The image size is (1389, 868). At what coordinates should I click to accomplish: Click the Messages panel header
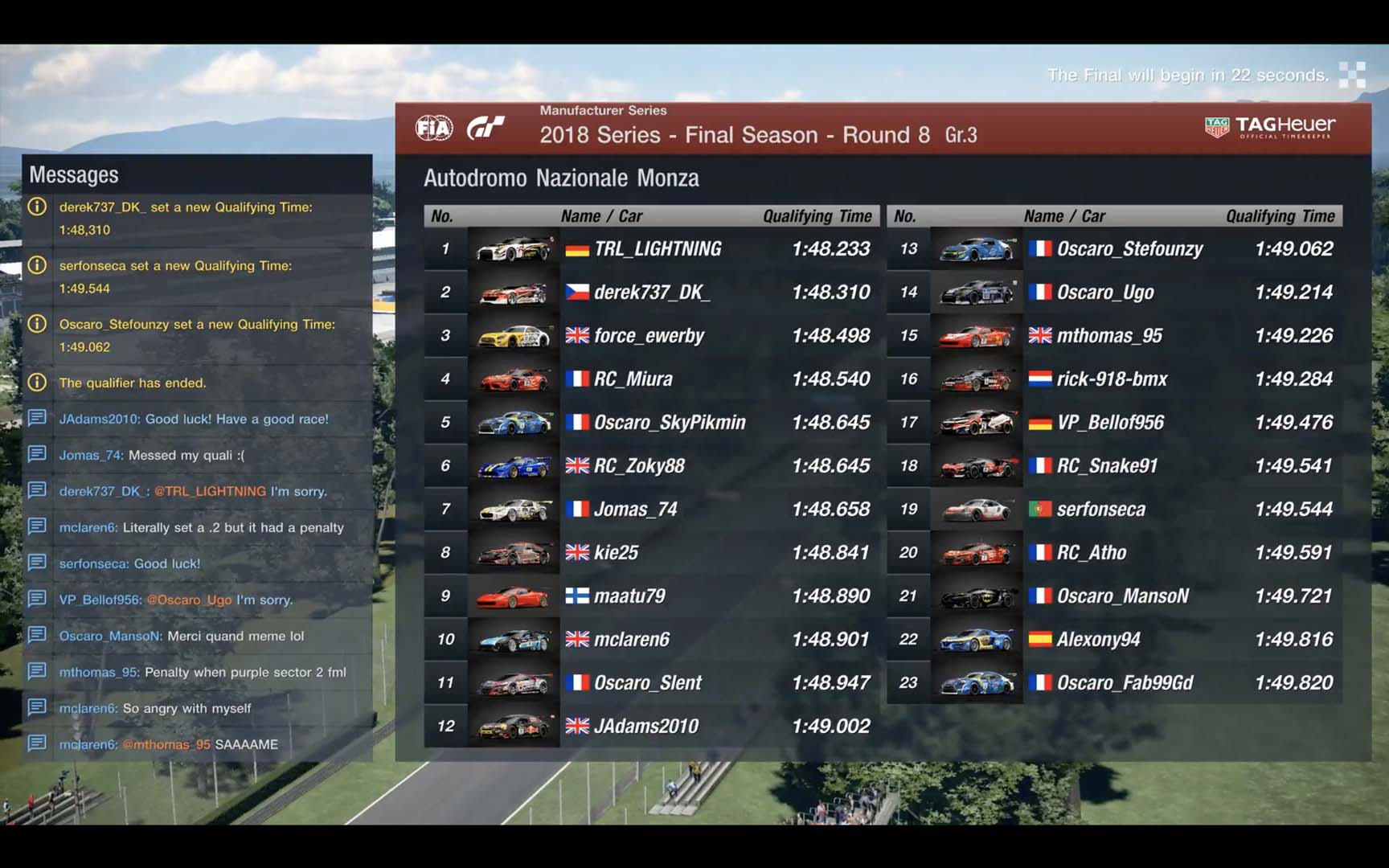click(x=74, y=175)
